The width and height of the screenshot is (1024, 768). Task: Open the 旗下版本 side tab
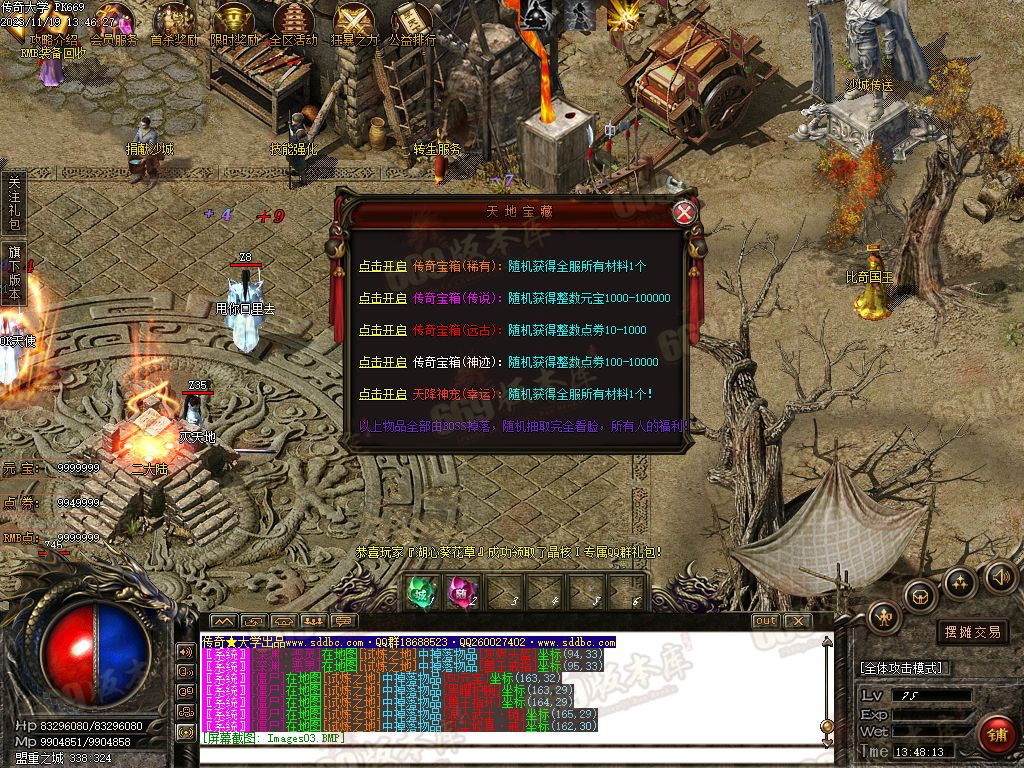[14, 268]
